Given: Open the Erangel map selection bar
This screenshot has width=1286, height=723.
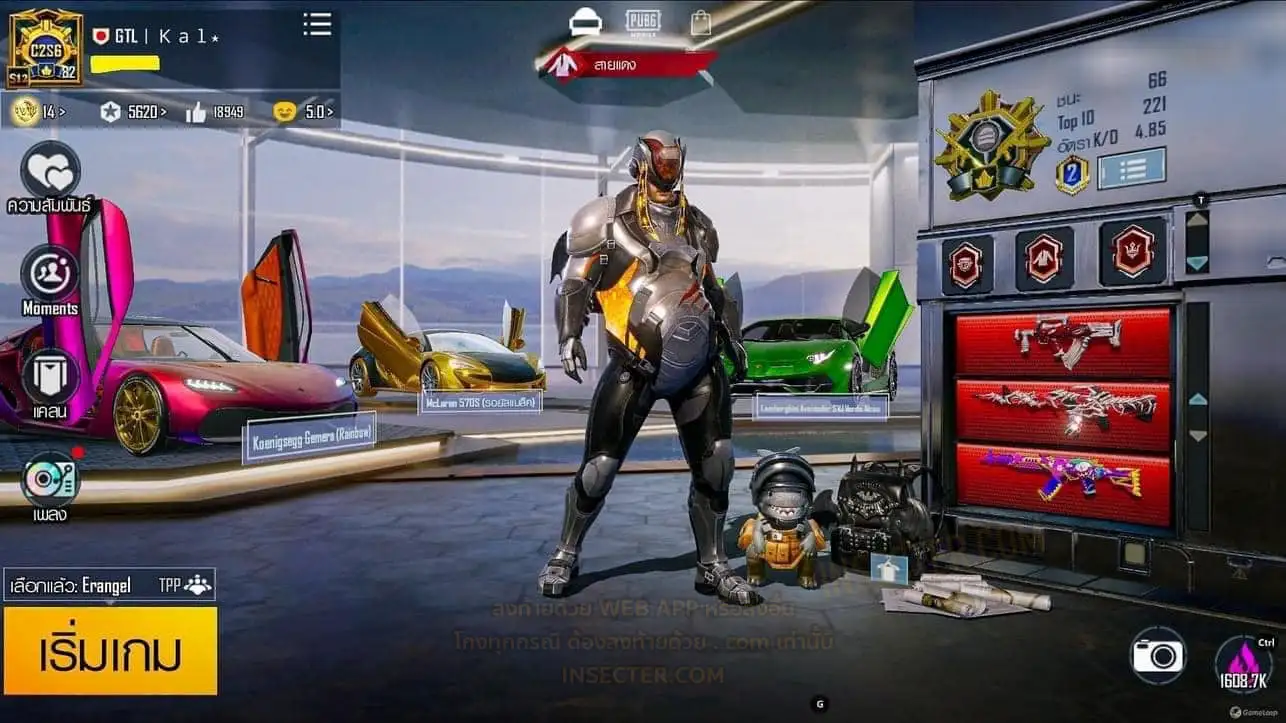Looking at the screenshot, I should pos(109,585).
